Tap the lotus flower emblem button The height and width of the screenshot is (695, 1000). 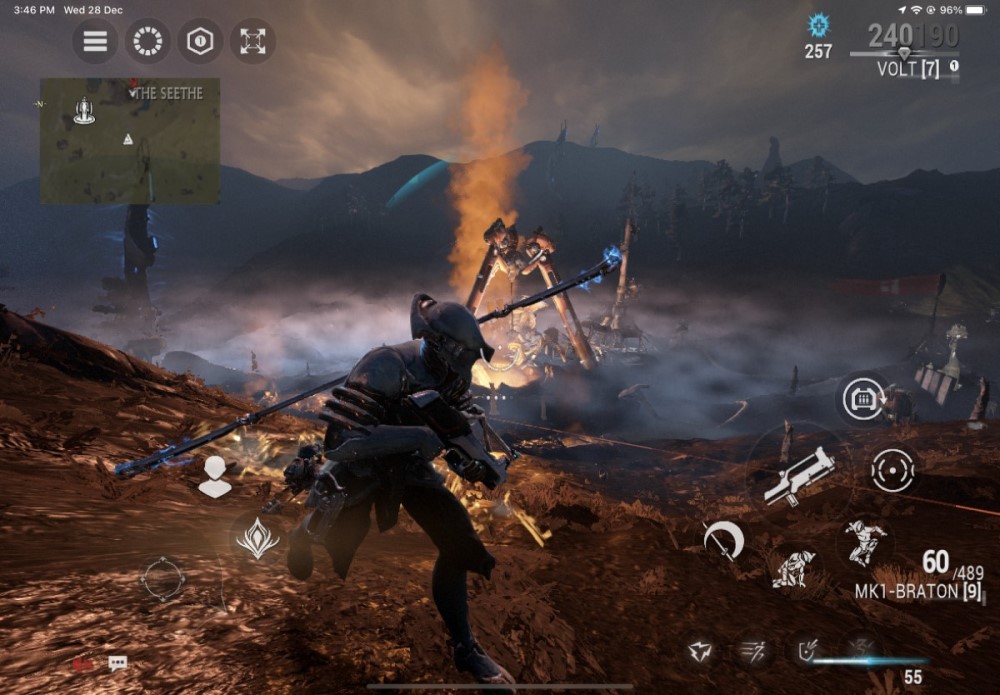point(257,539)
